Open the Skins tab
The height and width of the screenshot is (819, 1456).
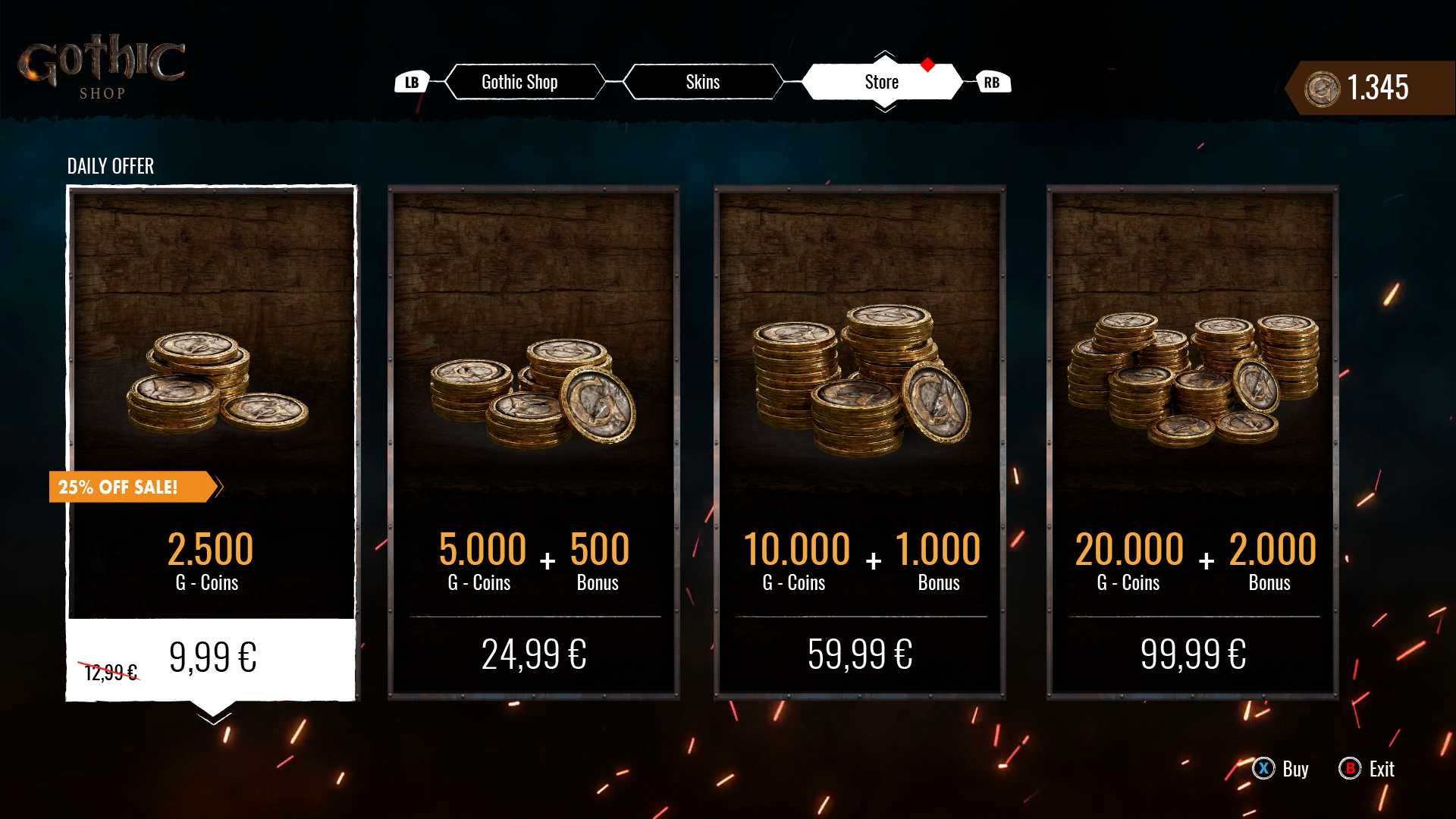point(702,82)
